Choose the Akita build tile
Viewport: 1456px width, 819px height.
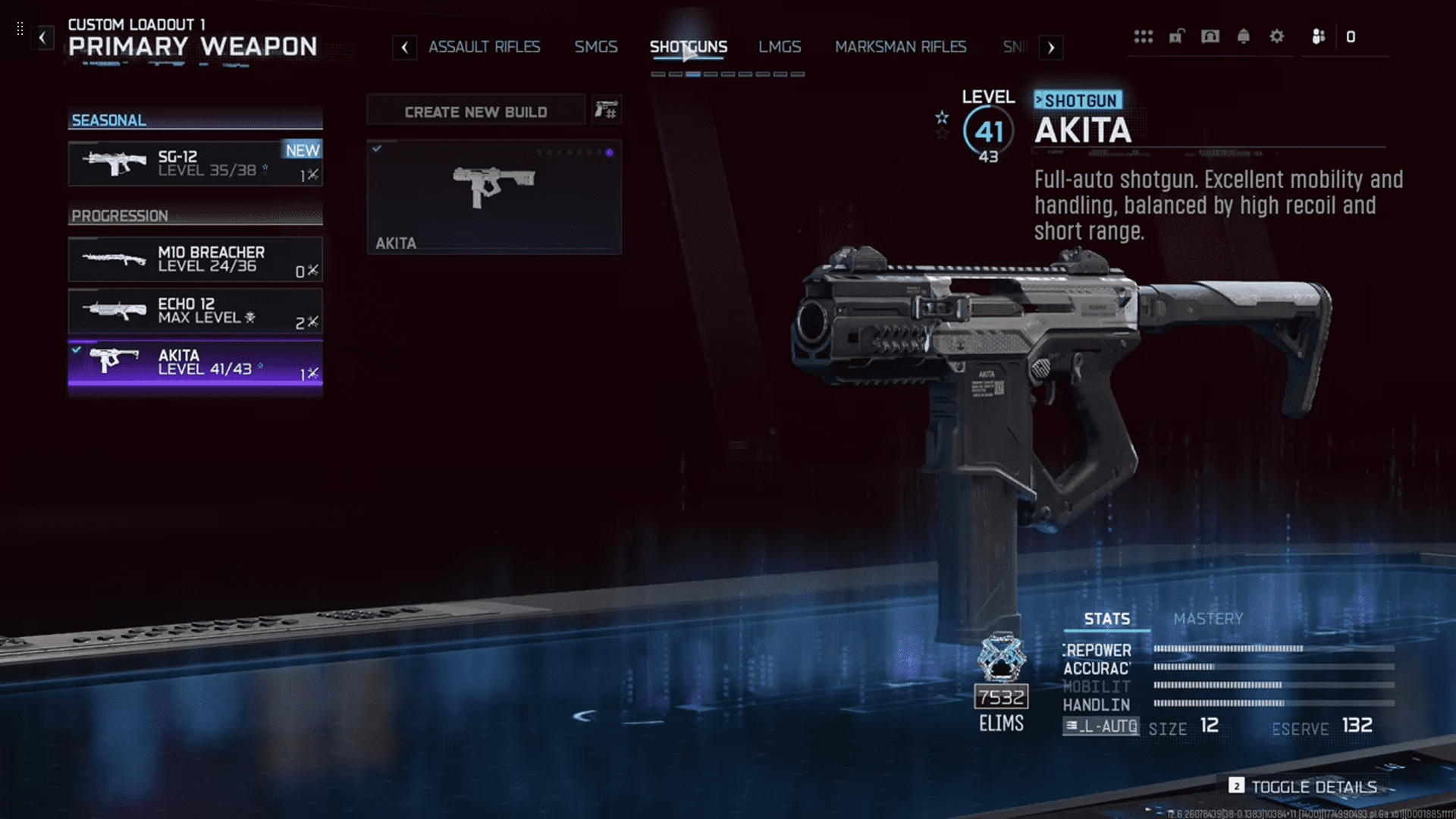[494, 196]
